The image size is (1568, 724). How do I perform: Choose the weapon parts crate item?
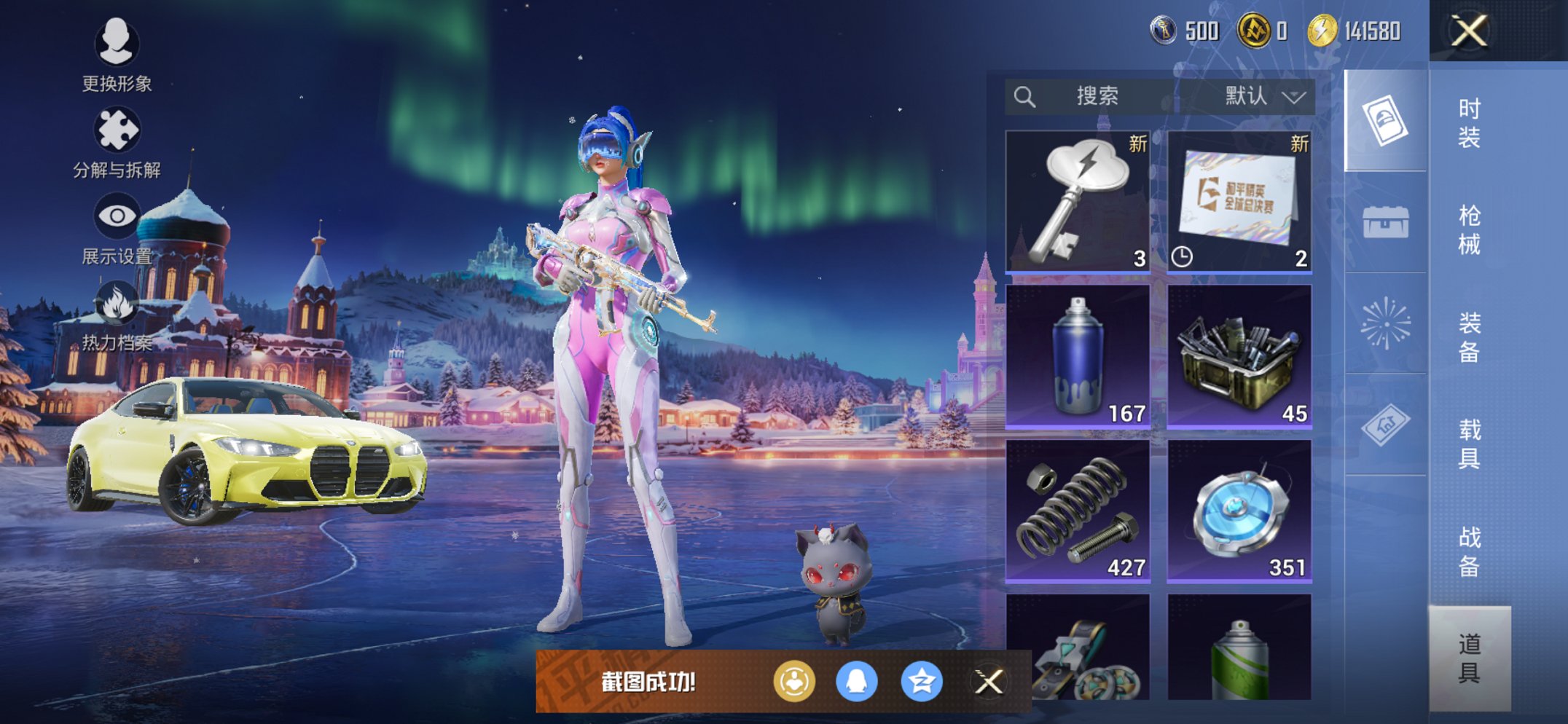coord(1239,355)
